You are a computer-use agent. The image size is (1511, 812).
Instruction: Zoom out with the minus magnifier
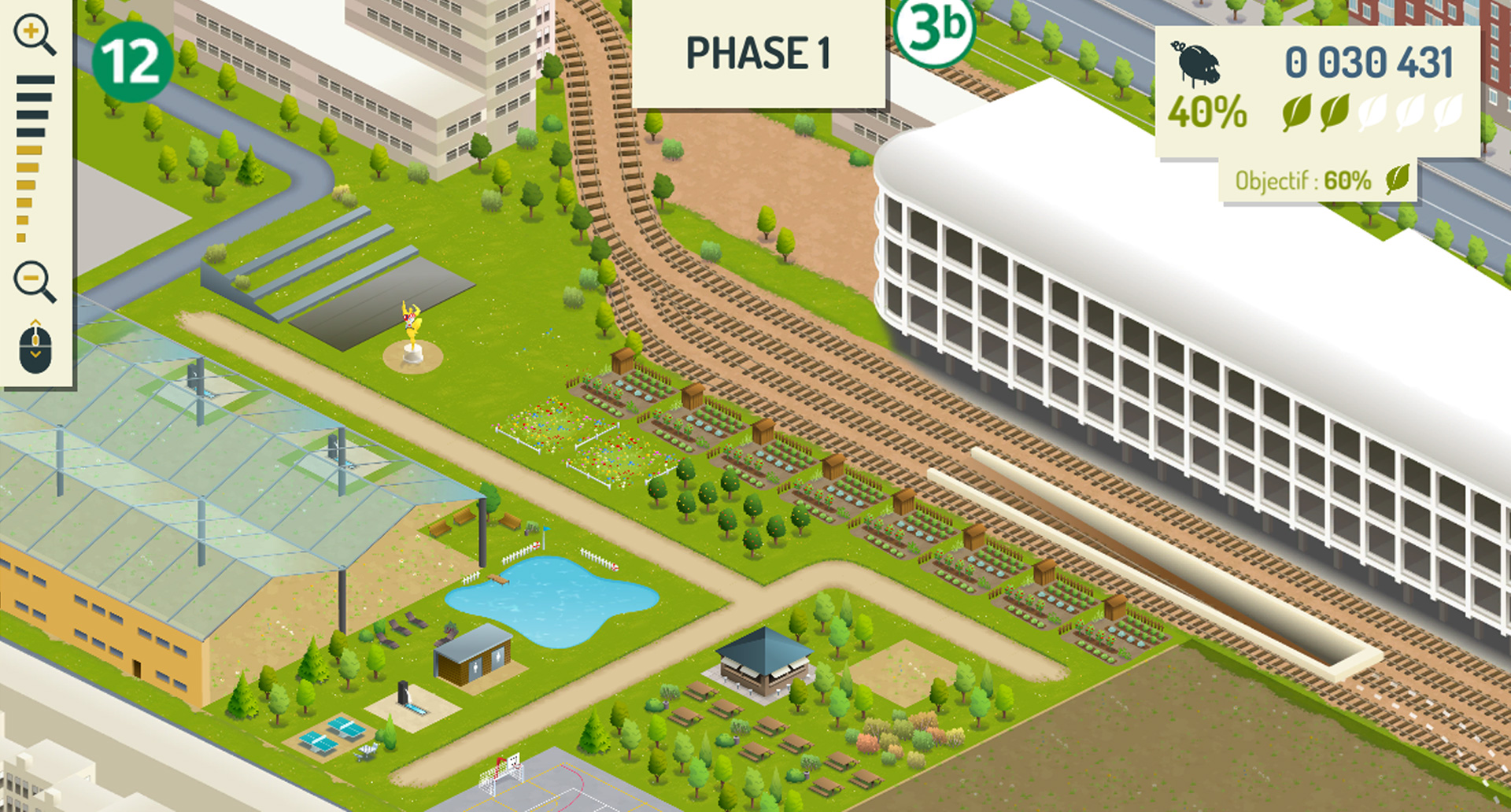coord(34,281)
